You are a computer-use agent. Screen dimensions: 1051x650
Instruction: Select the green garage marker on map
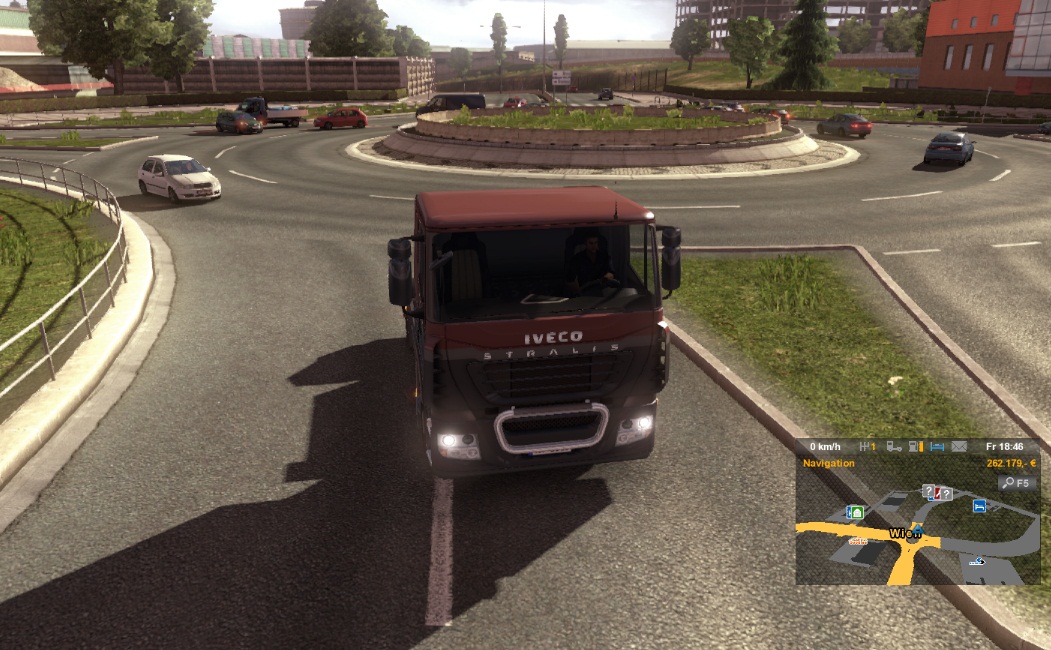[855, 512]
